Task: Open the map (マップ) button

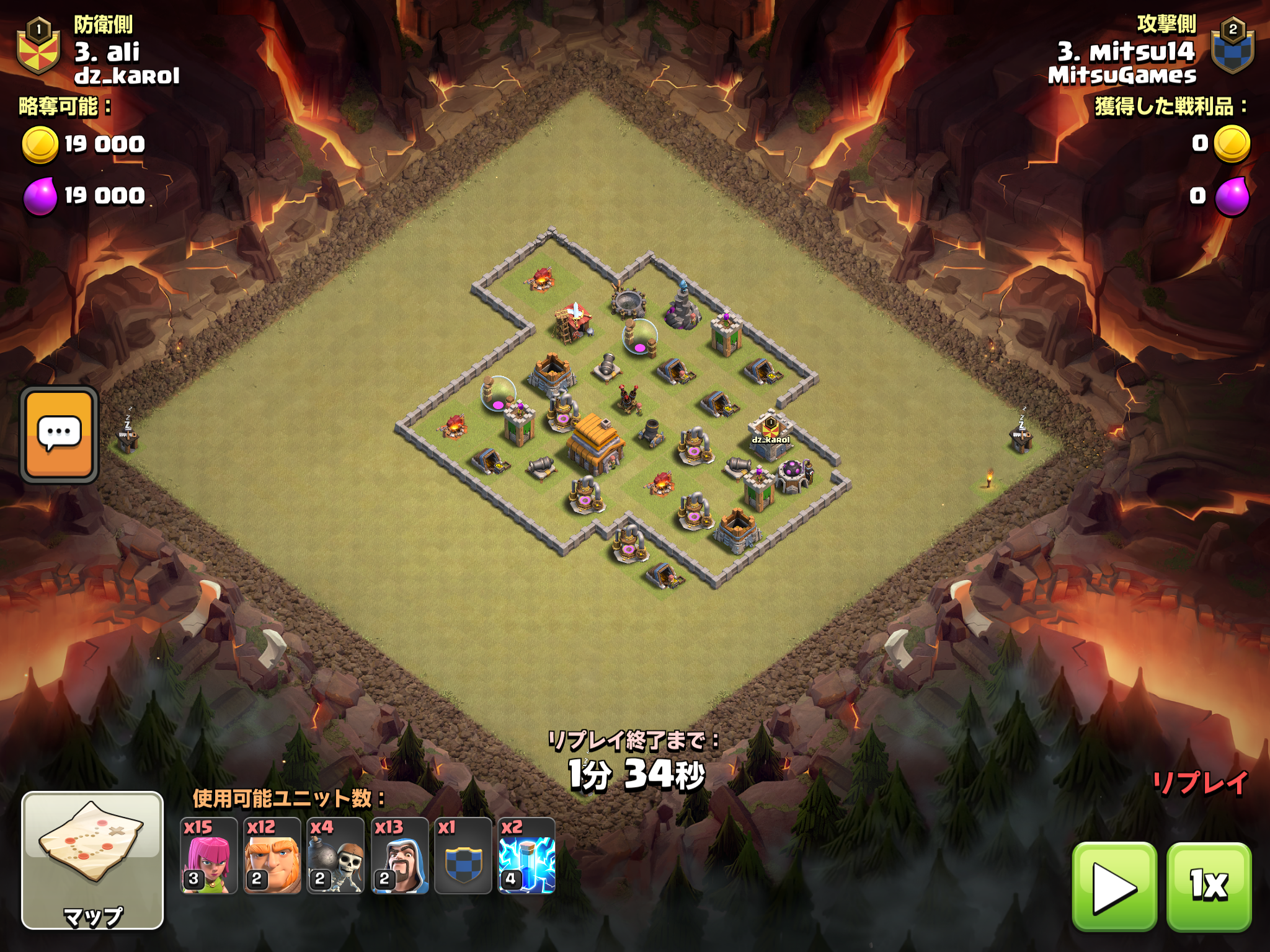Action: [92, 860]
